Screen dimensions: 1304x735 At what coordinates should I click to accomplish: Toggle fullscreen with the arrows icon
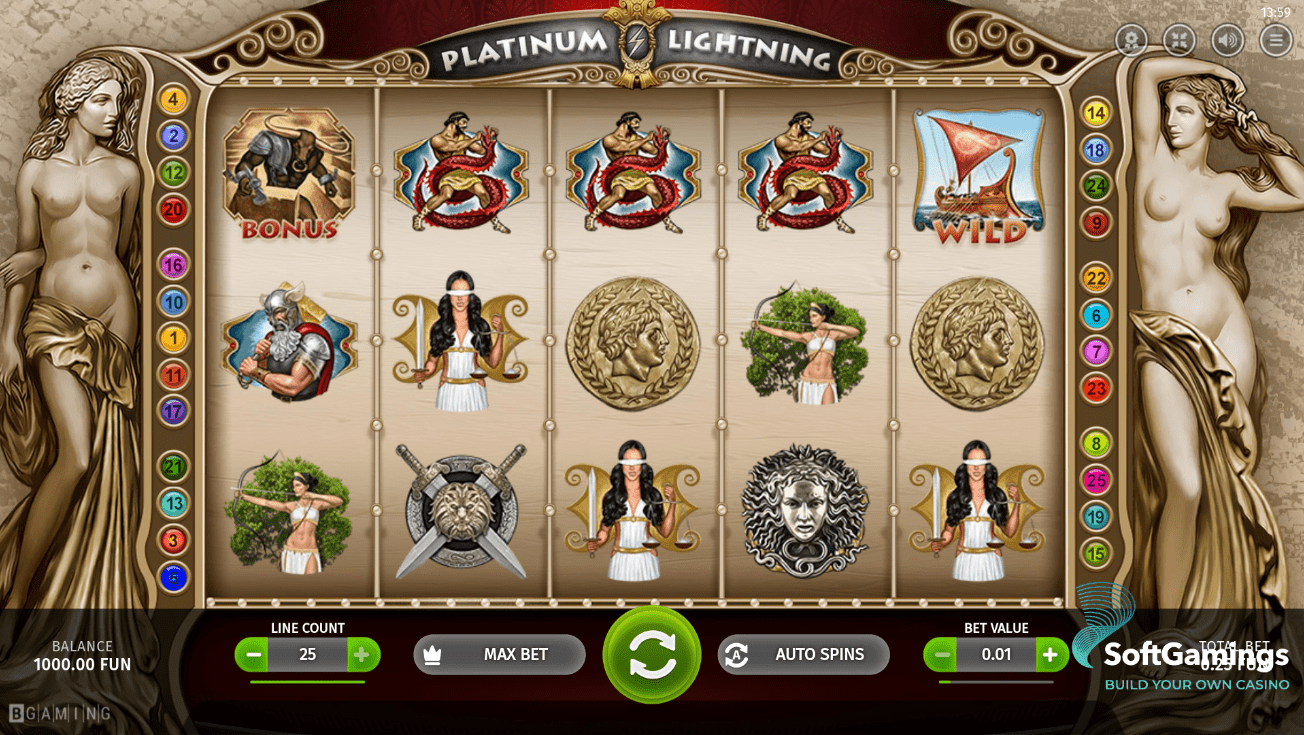coord(1180,40)
